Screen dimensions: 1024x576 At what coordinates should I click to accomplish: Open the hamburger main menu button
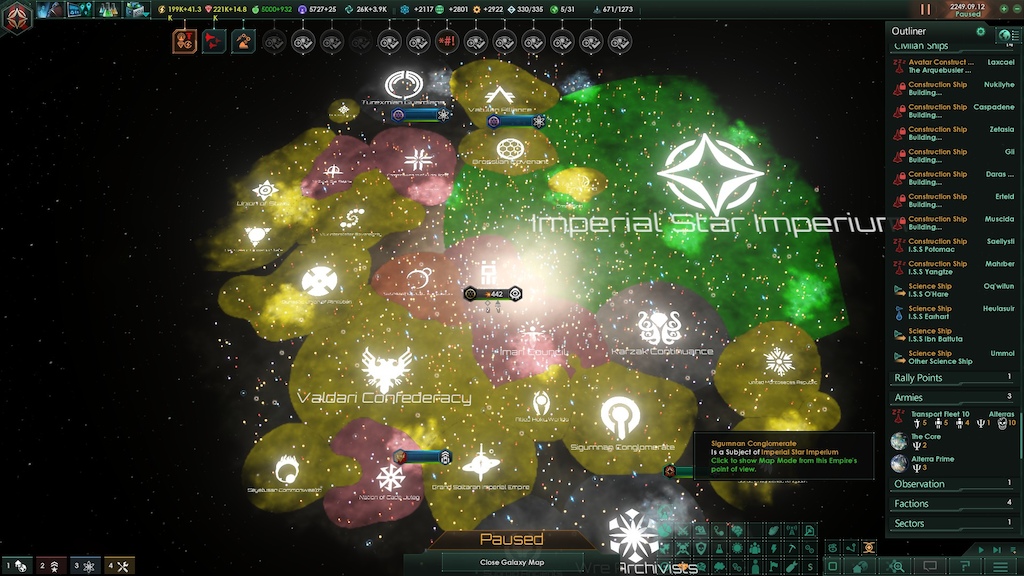[x=1001, y=567]
